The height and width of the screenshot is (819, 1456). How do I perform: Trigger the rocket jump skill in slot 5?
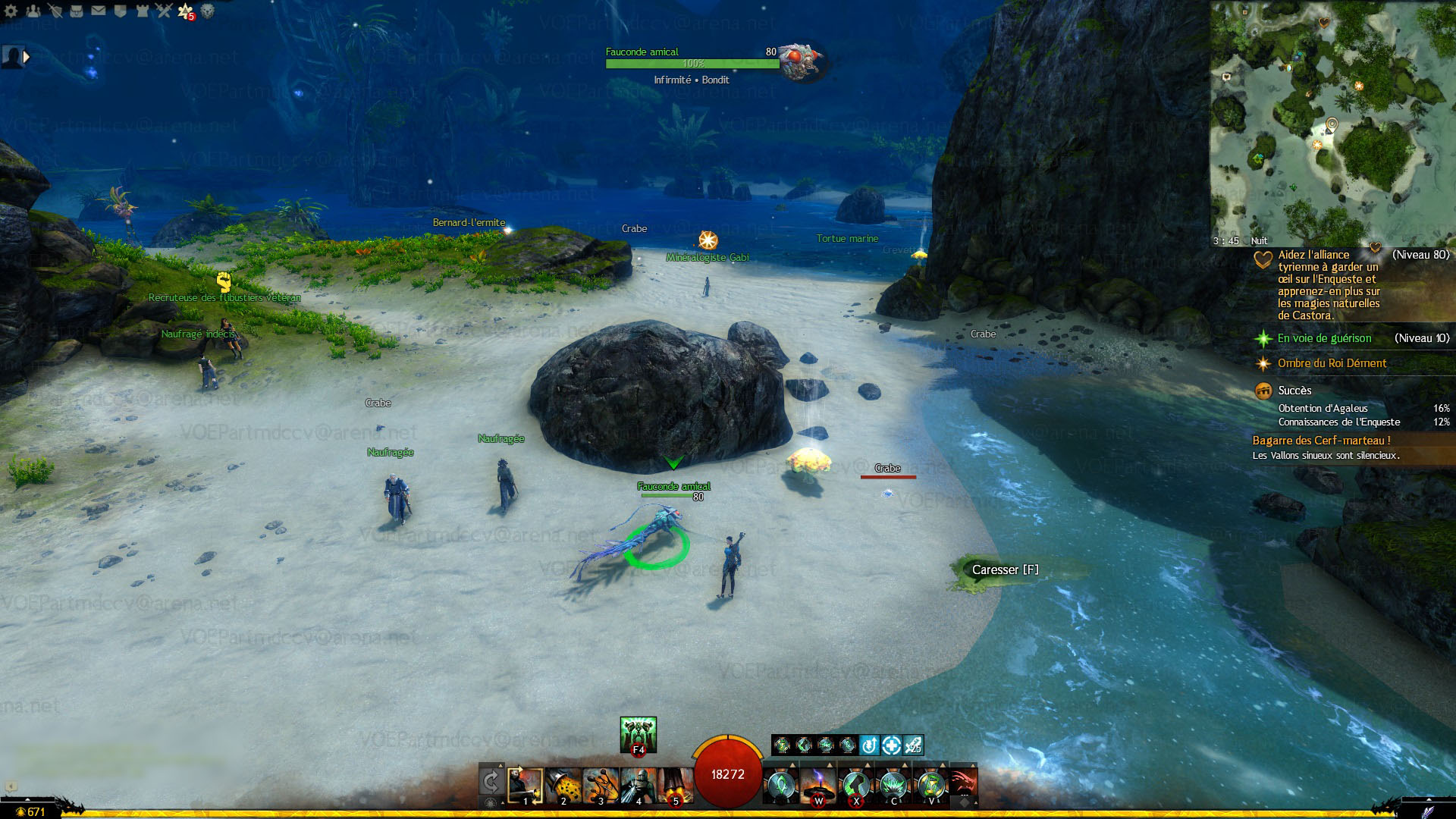pyautogui.click(x=675, y=786)
